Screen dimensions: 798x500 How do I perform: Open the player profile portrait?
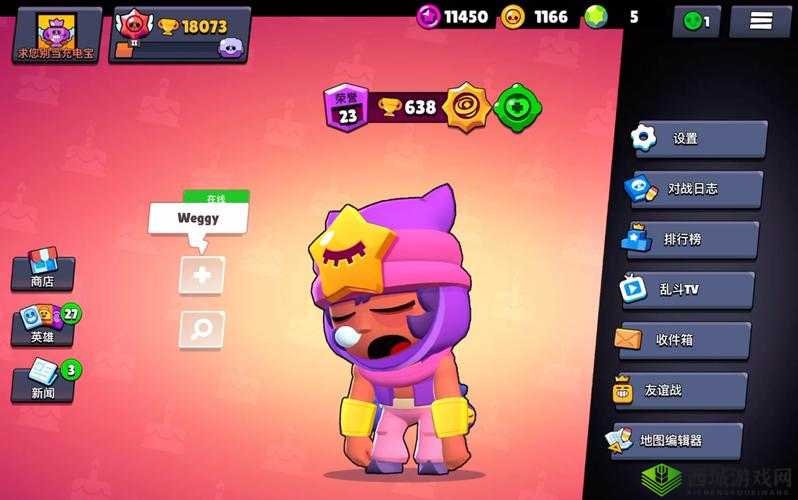(x=53, y=34)
